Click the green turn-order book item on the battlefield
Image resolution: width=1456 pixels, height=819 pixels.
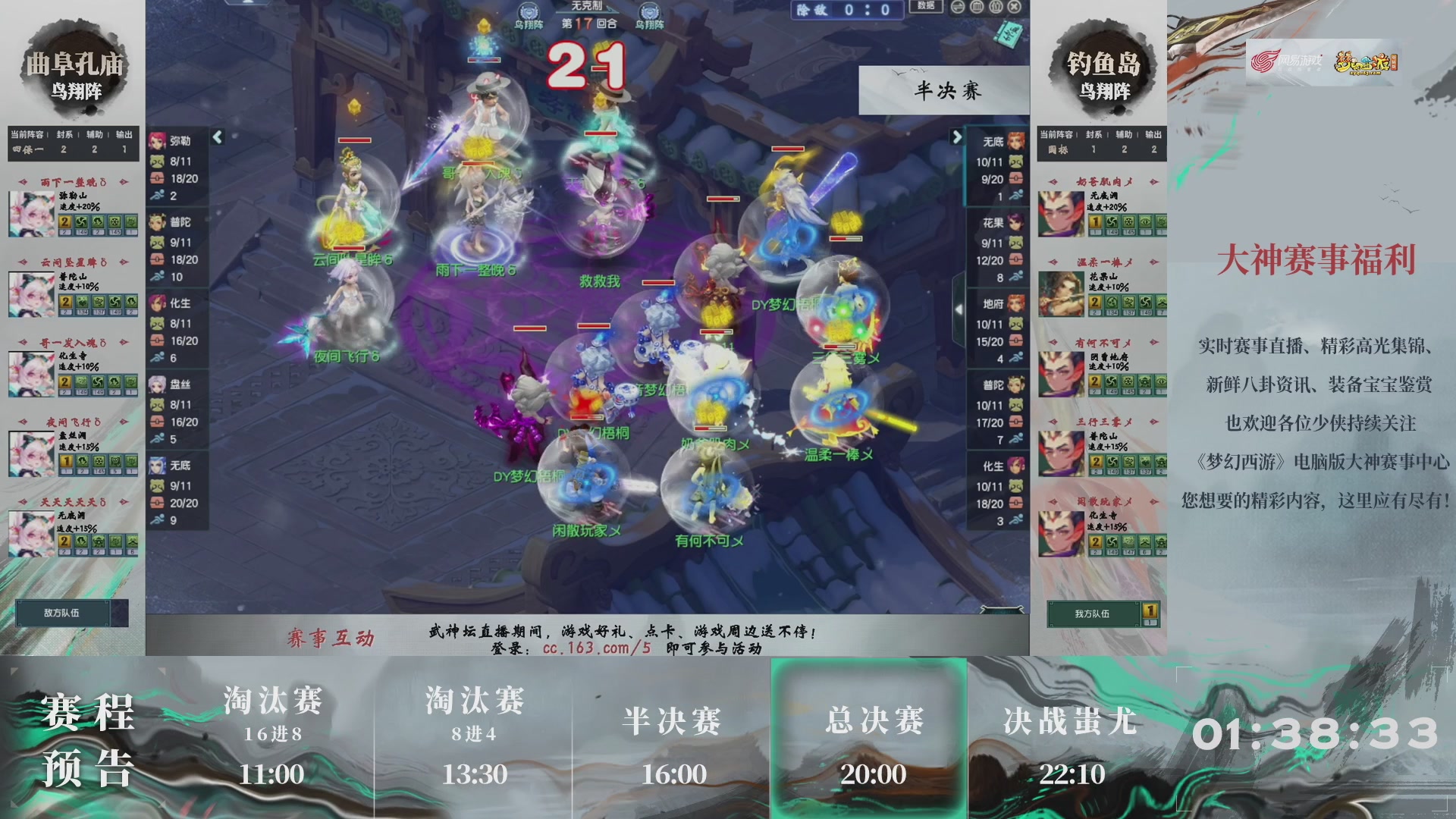click(1009, 34)
